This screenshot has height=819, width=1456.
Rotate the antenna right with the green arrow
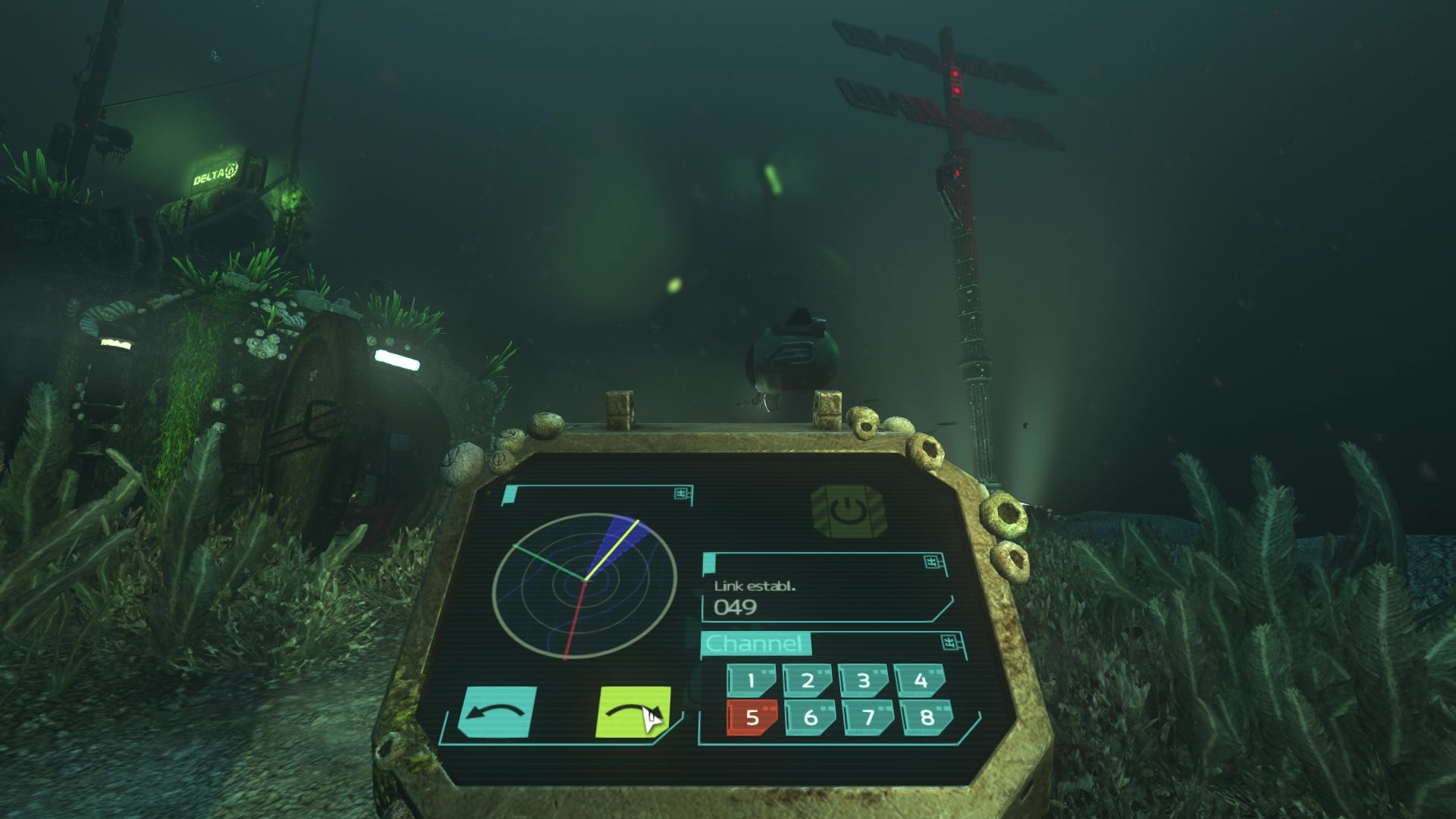(x=633, y=712)
